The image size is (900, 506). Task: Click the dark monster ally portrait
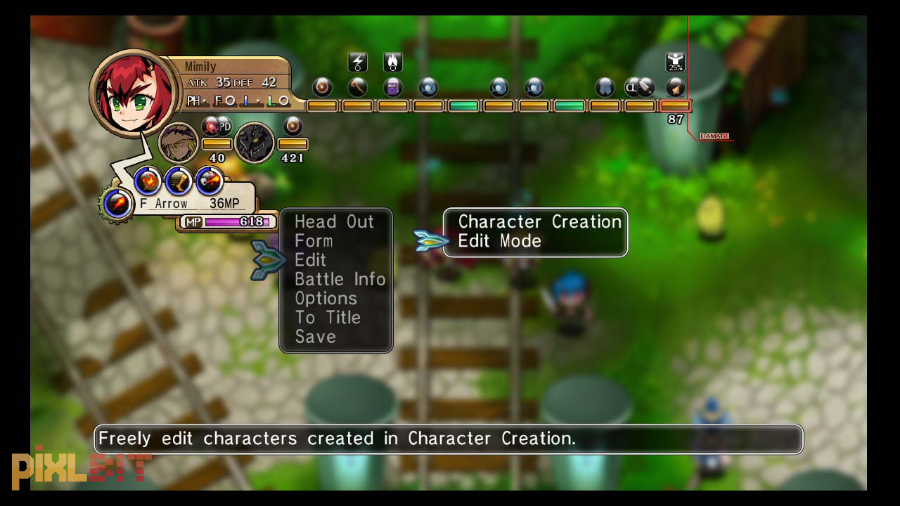[254, 142]
